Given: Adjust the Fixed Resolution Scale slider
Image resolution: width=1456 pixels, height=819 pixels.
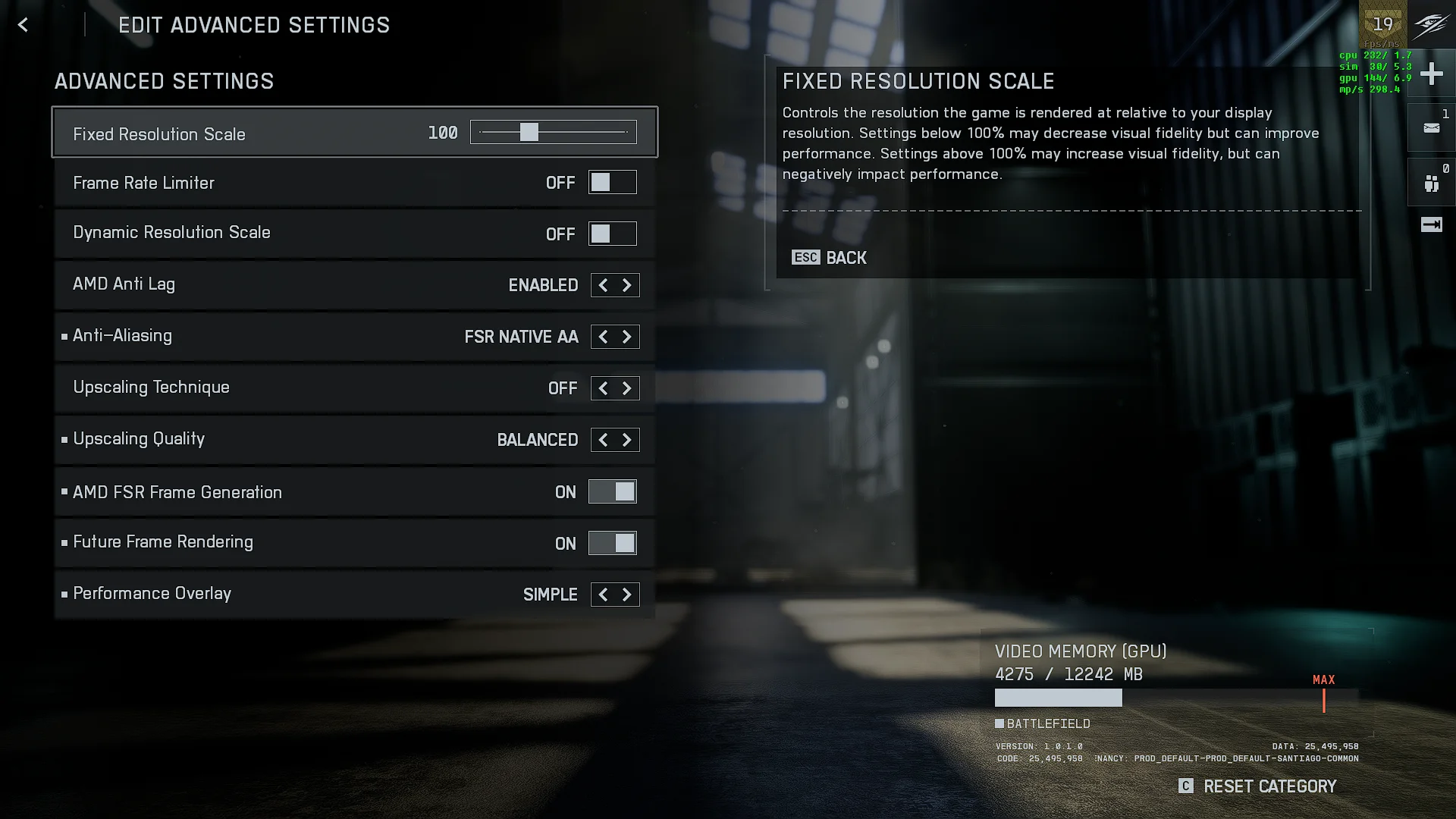Looking at the screenshot, I should [529, 133].
